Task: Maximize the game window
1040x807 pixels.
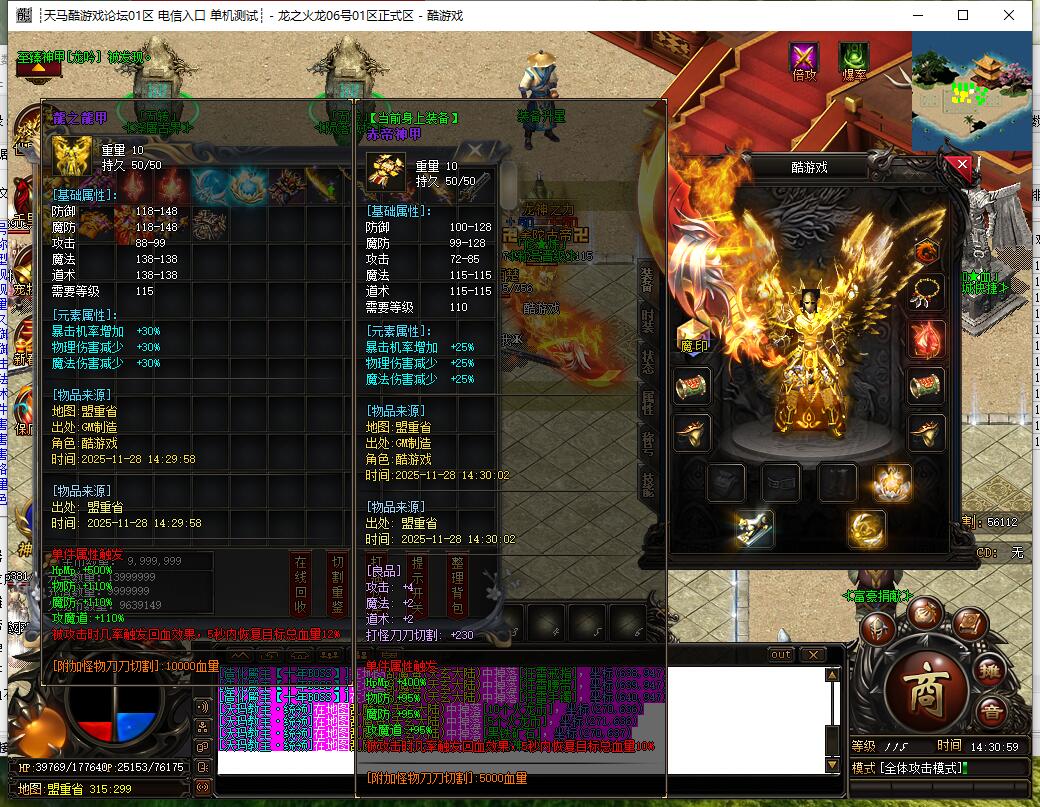Action: (x=963, y=15)
